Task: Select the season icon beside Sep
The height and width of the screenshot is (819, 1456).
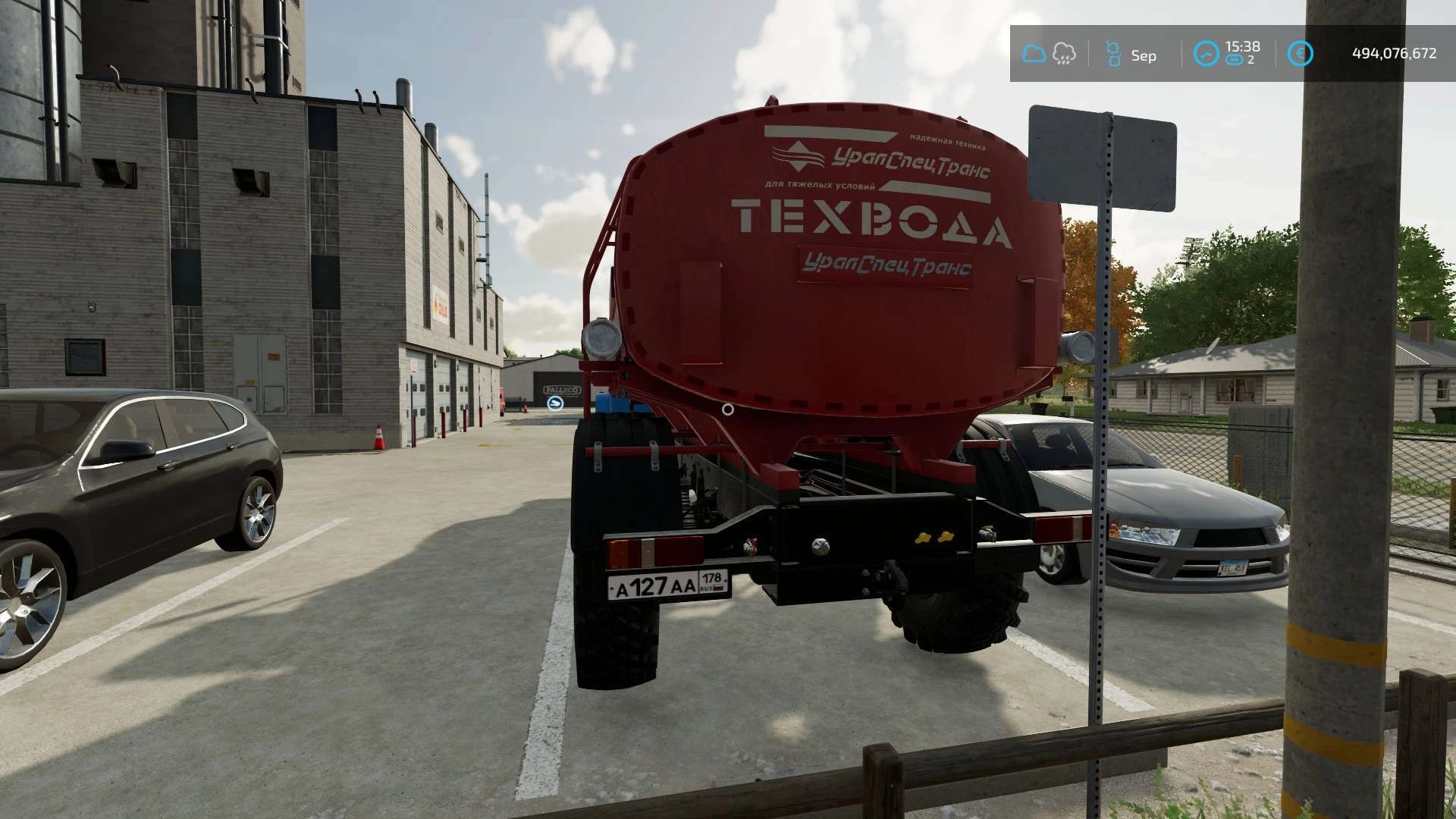Action: 1112,54
